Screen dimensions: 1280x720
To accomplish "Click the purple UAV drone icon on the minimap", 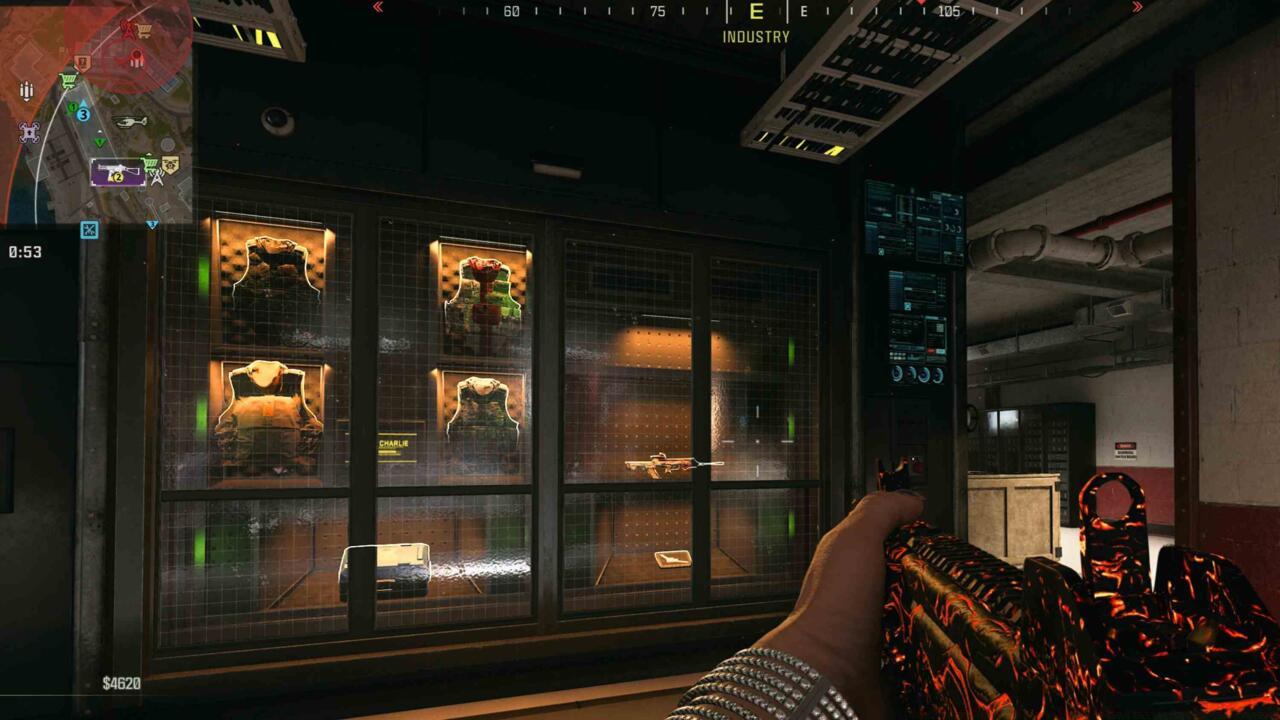I will (28, 132).
